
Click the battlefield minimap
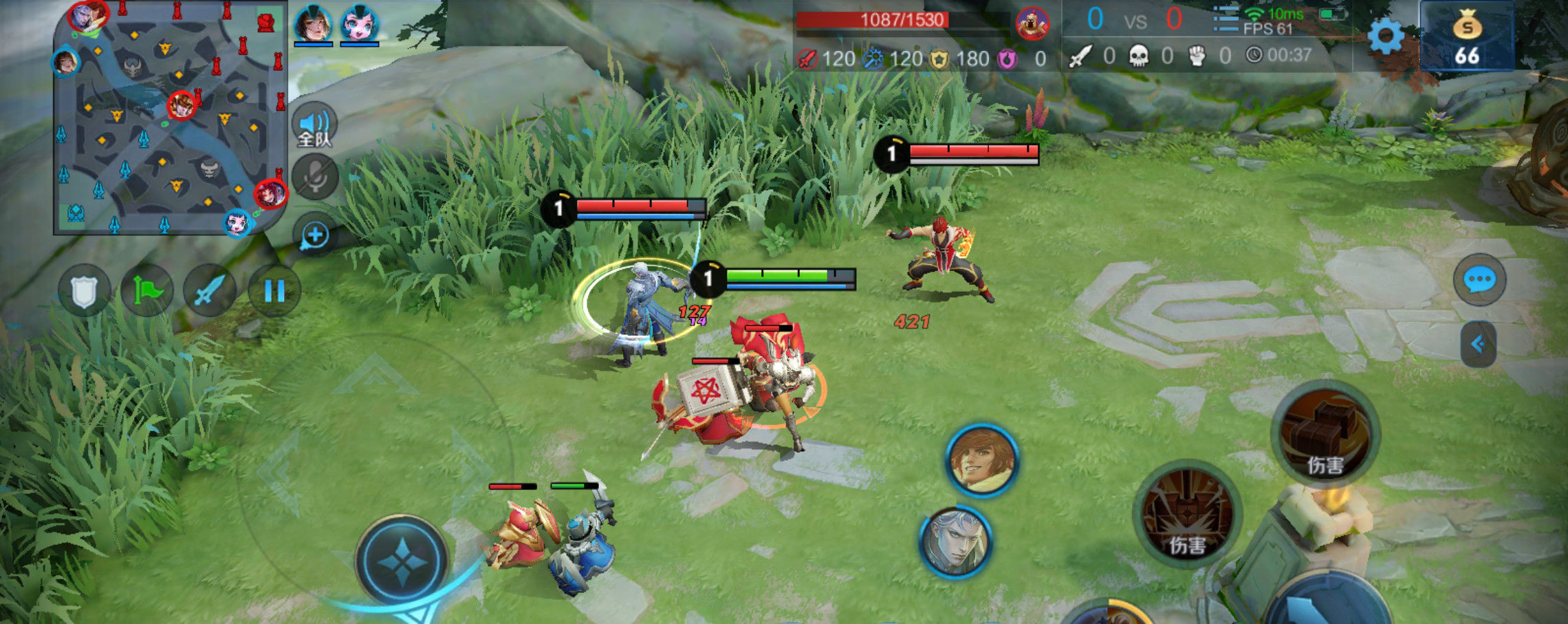click(169, 118)
